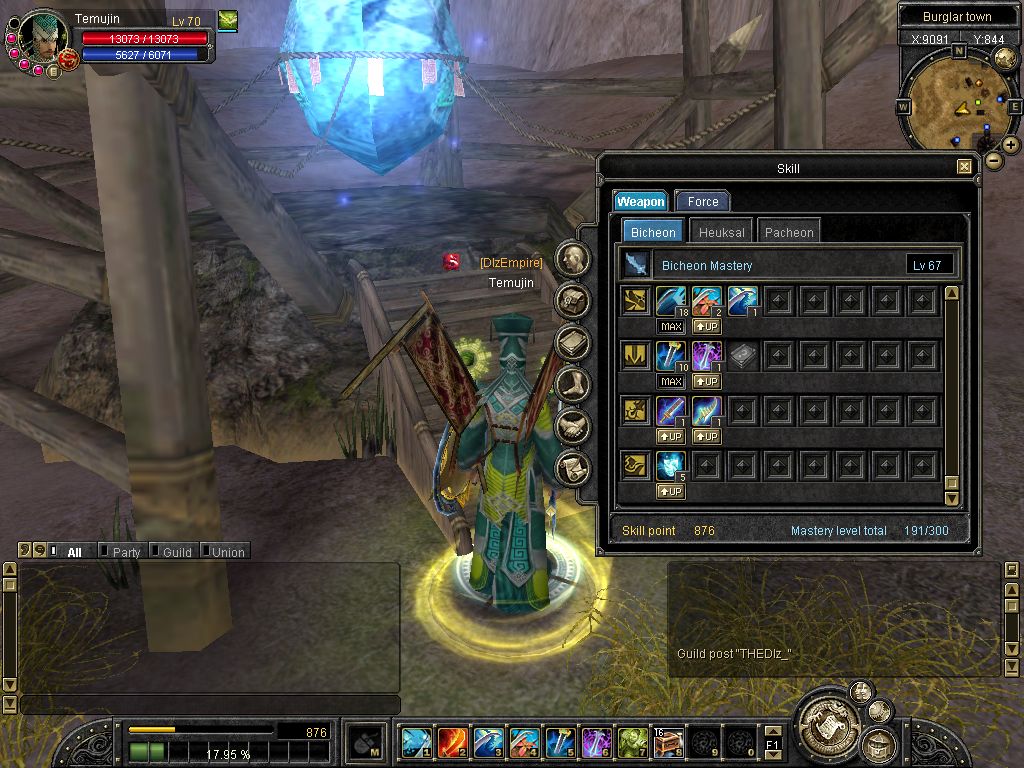Select the Pacheon mastery tab
1024x768 pixels.
pyautogui.click(x=789, y=232)
